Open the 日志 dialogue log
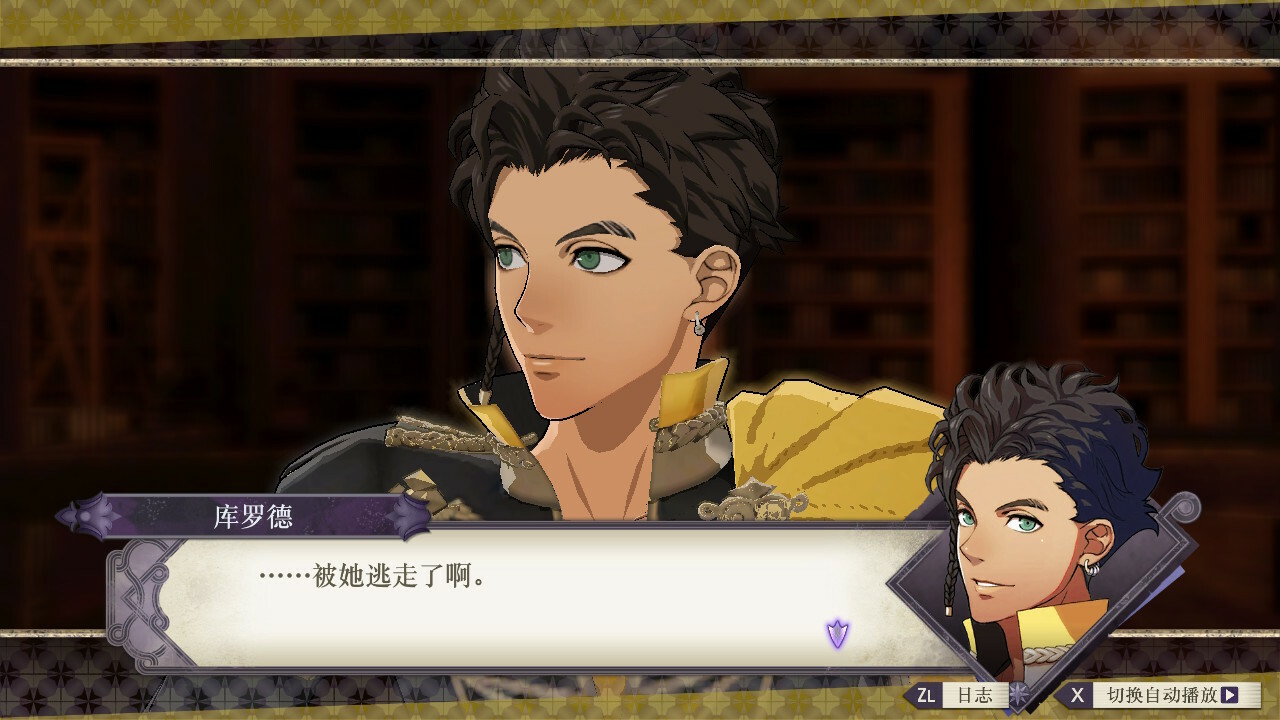 coord(960,694)
